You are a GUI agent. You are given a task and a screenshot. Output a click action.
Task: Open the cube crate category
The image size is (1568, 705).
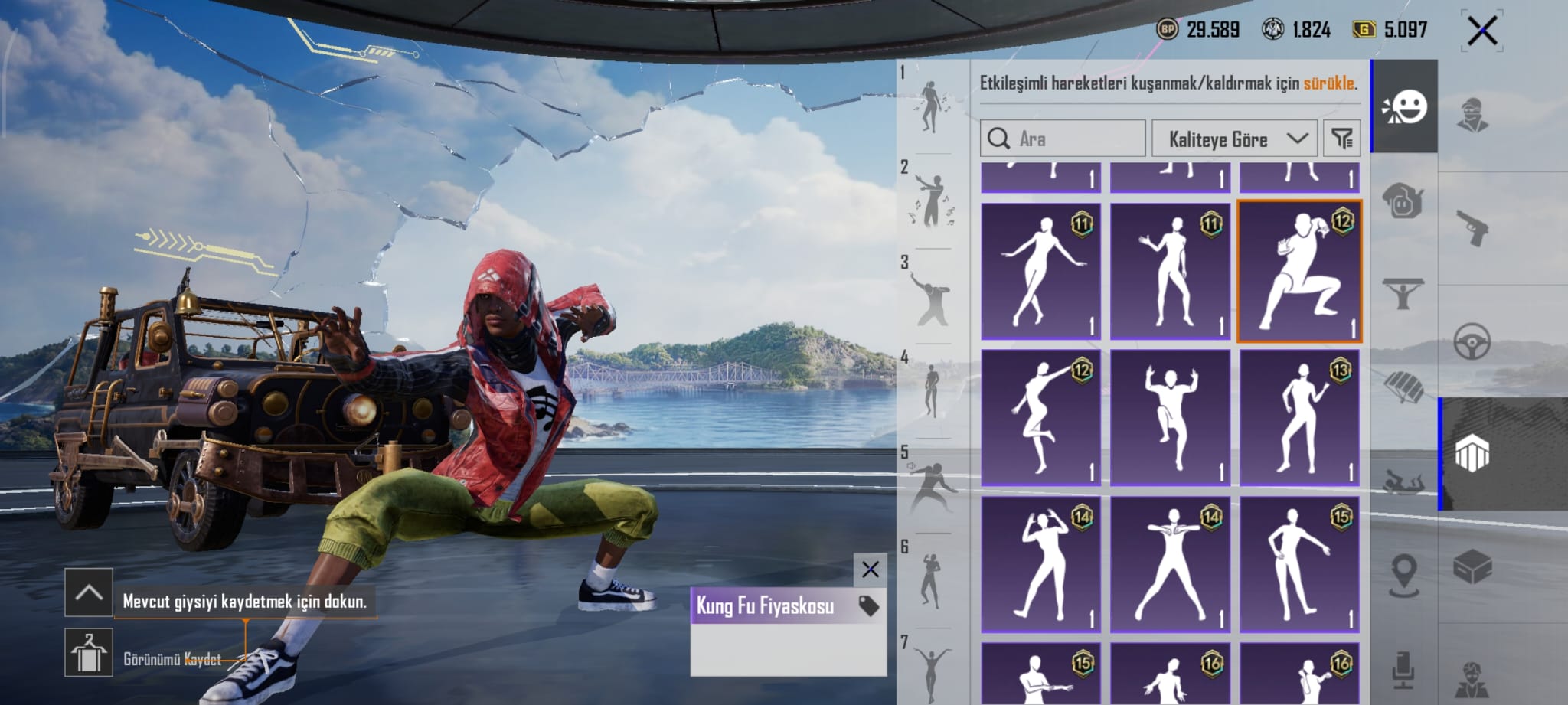pyautogui.click(x=1472, y=567)
